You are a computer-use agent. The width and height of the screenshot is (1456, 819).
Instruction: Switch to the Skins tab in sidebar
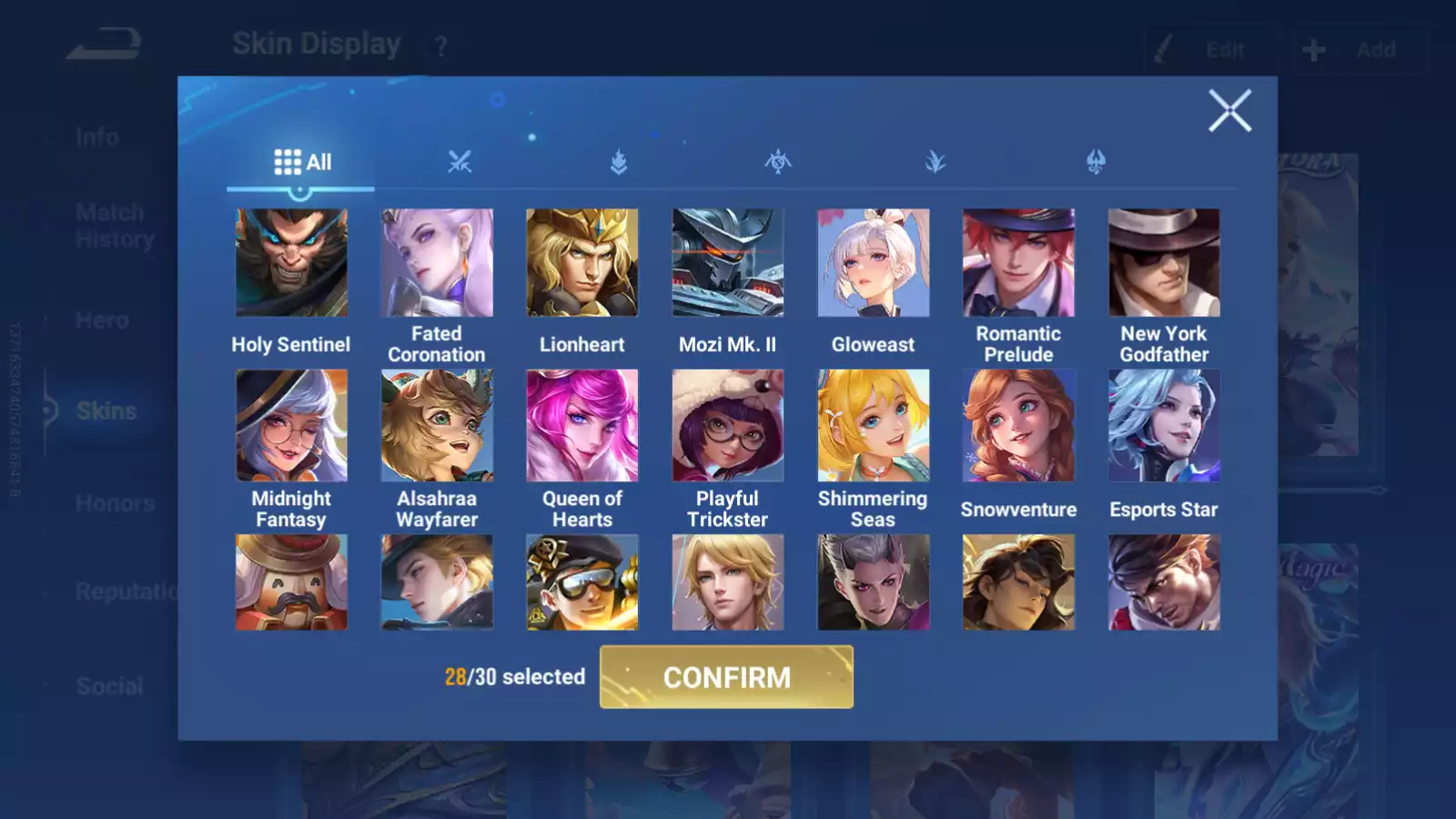106,410
